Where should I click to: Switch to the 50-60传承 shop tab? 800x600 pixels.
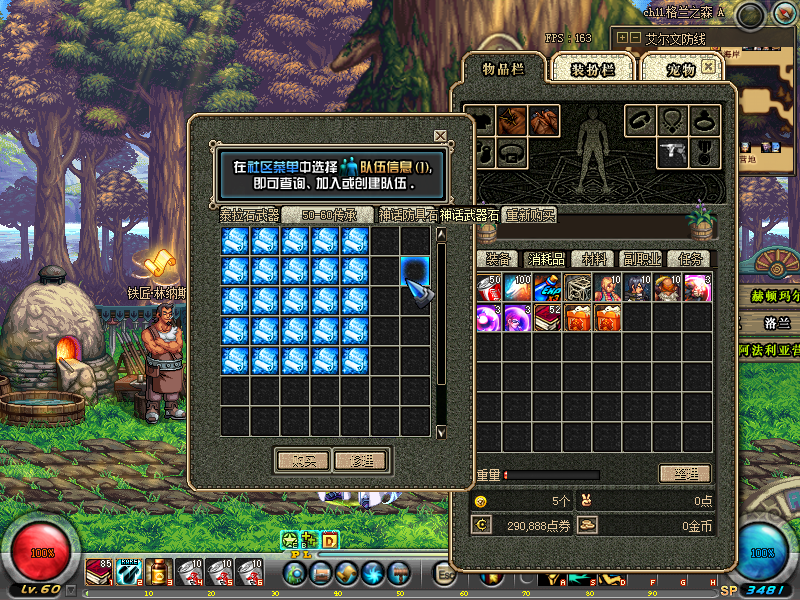coord(327,214)
